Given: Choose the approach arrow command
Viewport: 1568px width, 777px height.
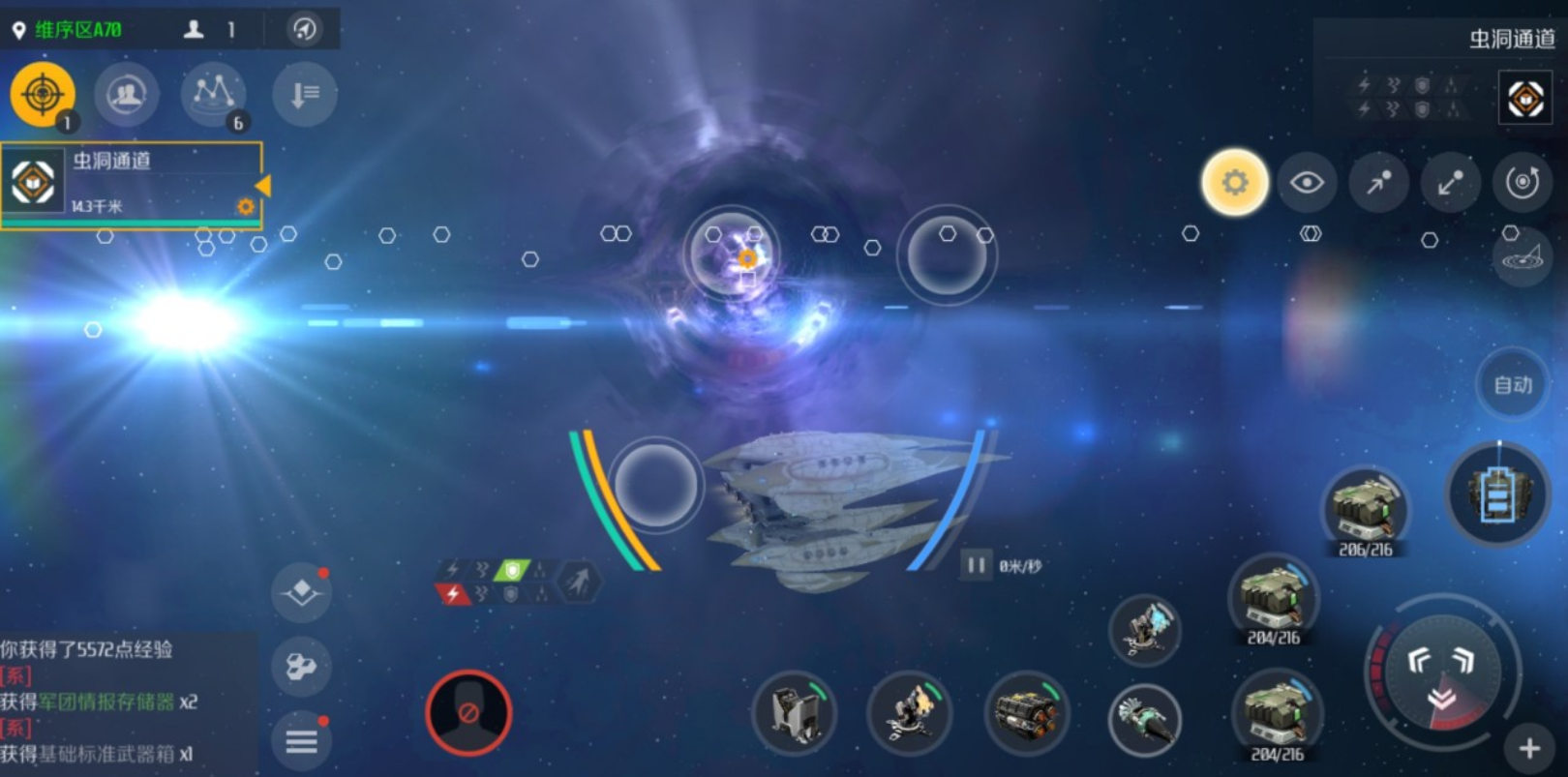Looking at the screenshot, I should tap(1378, 182).
